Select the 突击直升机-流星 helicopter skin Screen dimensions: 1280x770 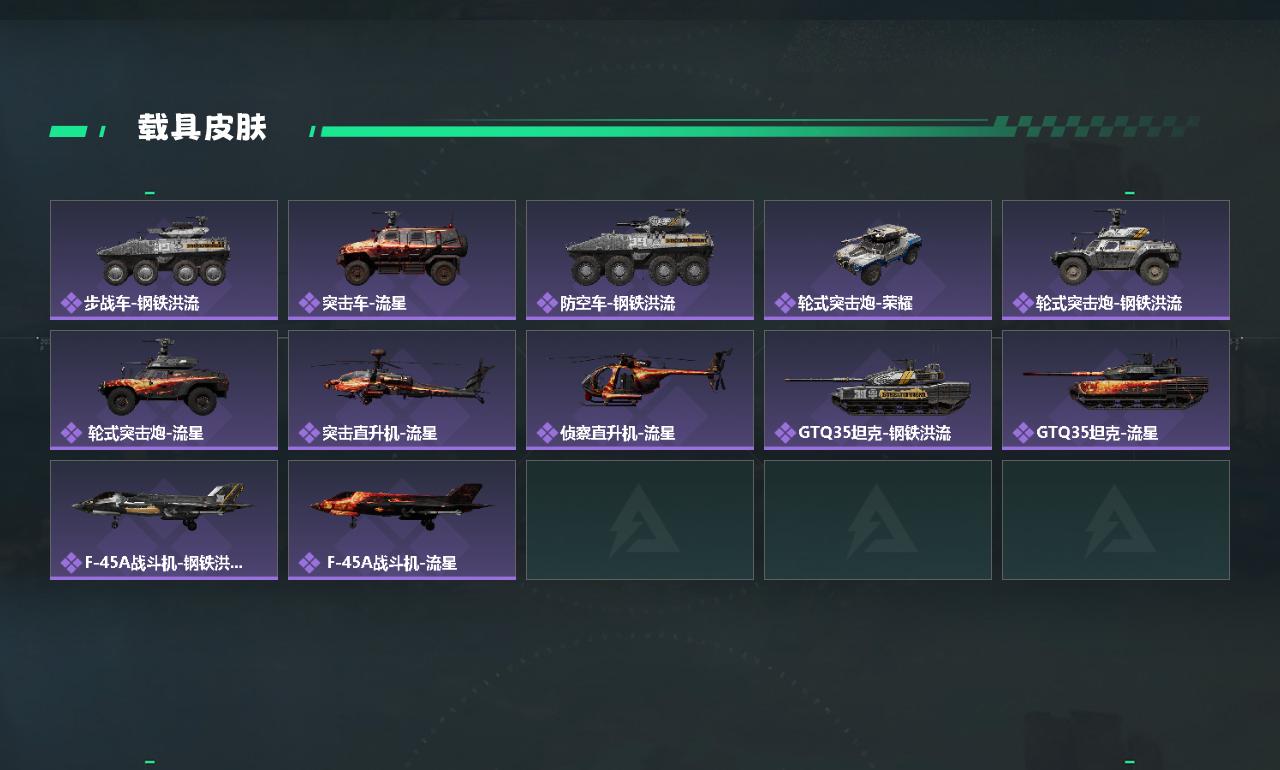pyautogui.click(x=402, y=389)
